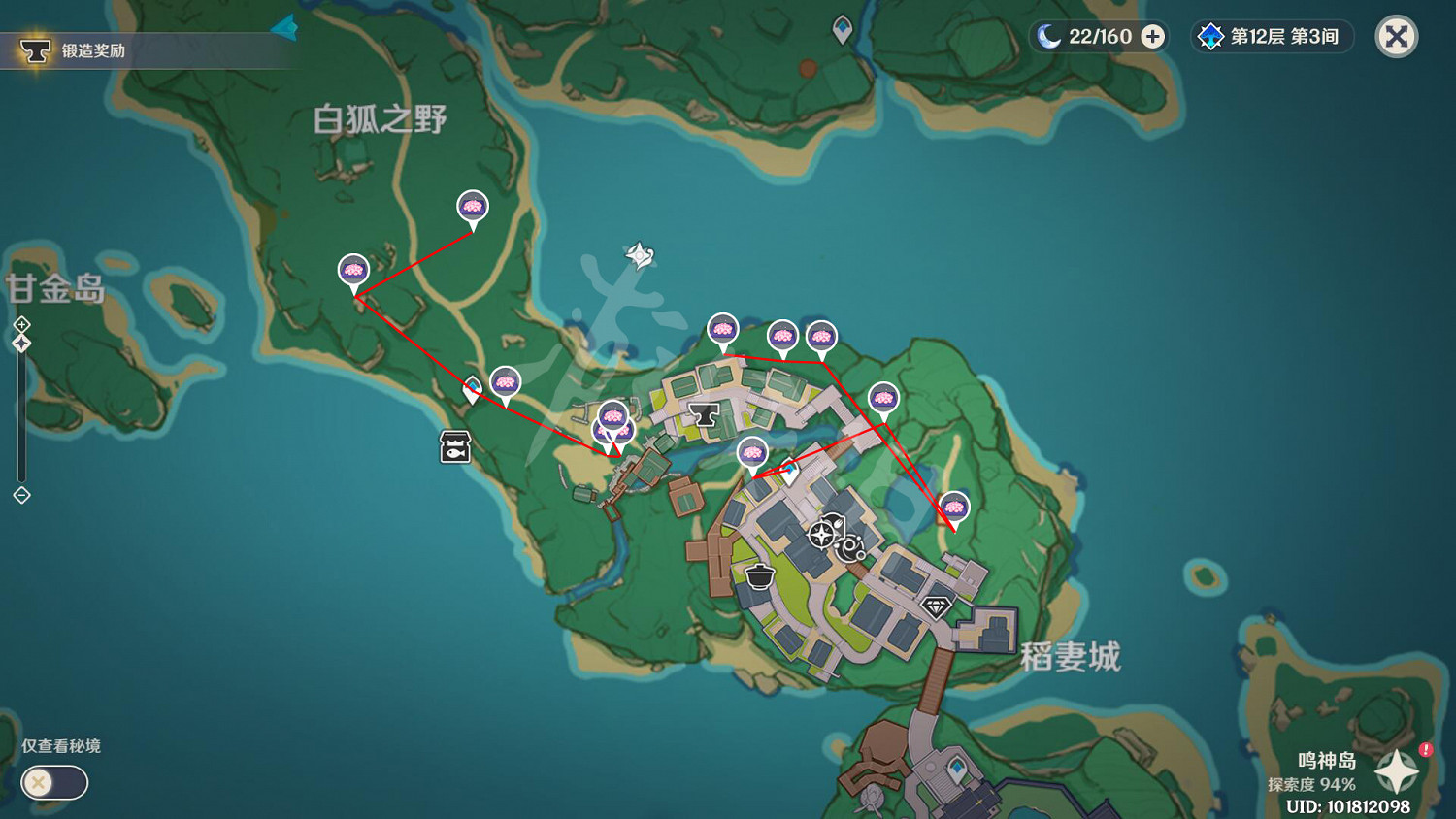Select the teleport waypoint beside the red route
This screenshot has height=819, width=1456.
[472, 386]
